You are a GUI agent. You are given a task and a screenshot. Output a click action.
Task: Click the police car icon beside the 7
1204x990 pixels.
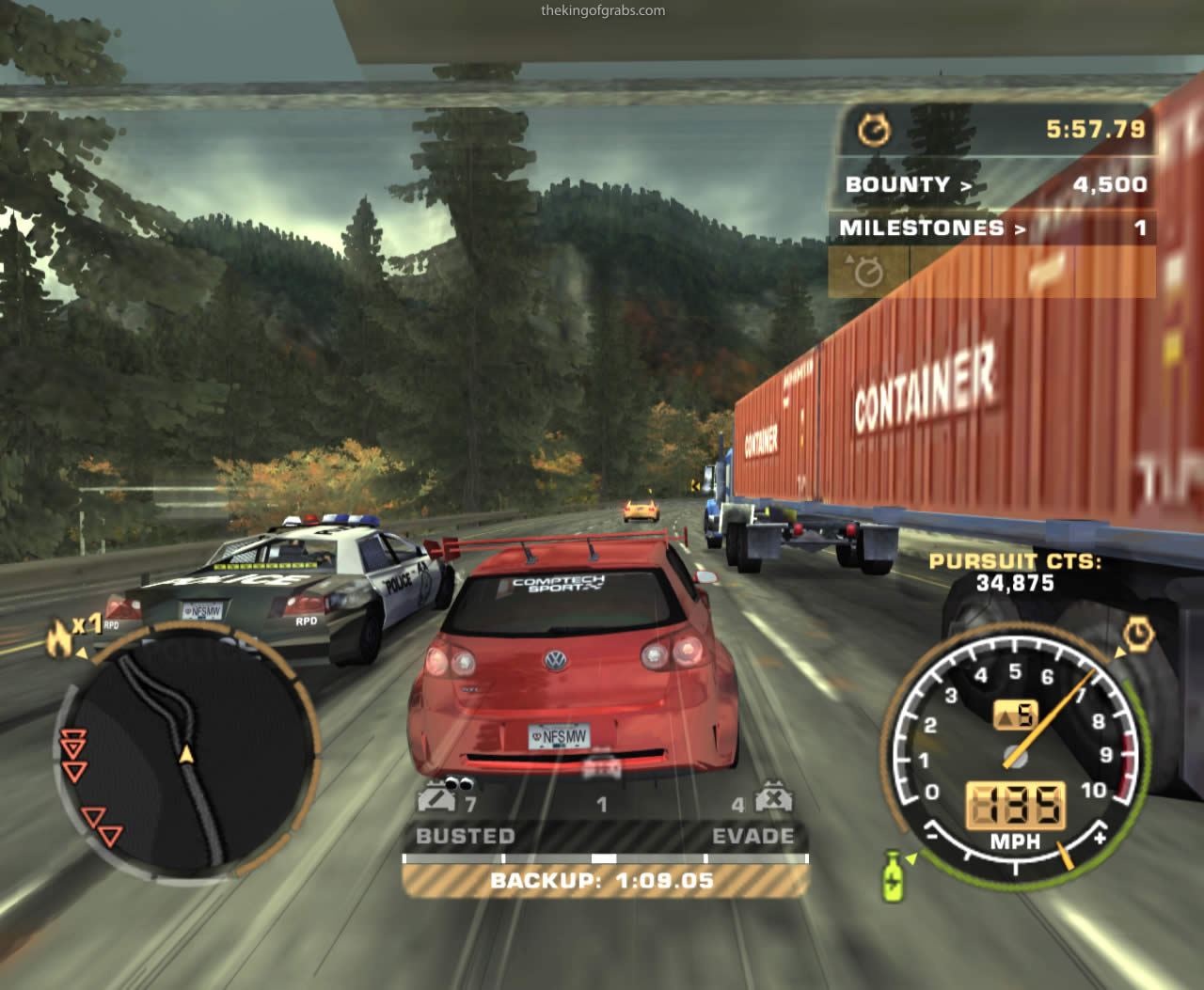click(x=436, y=799)
